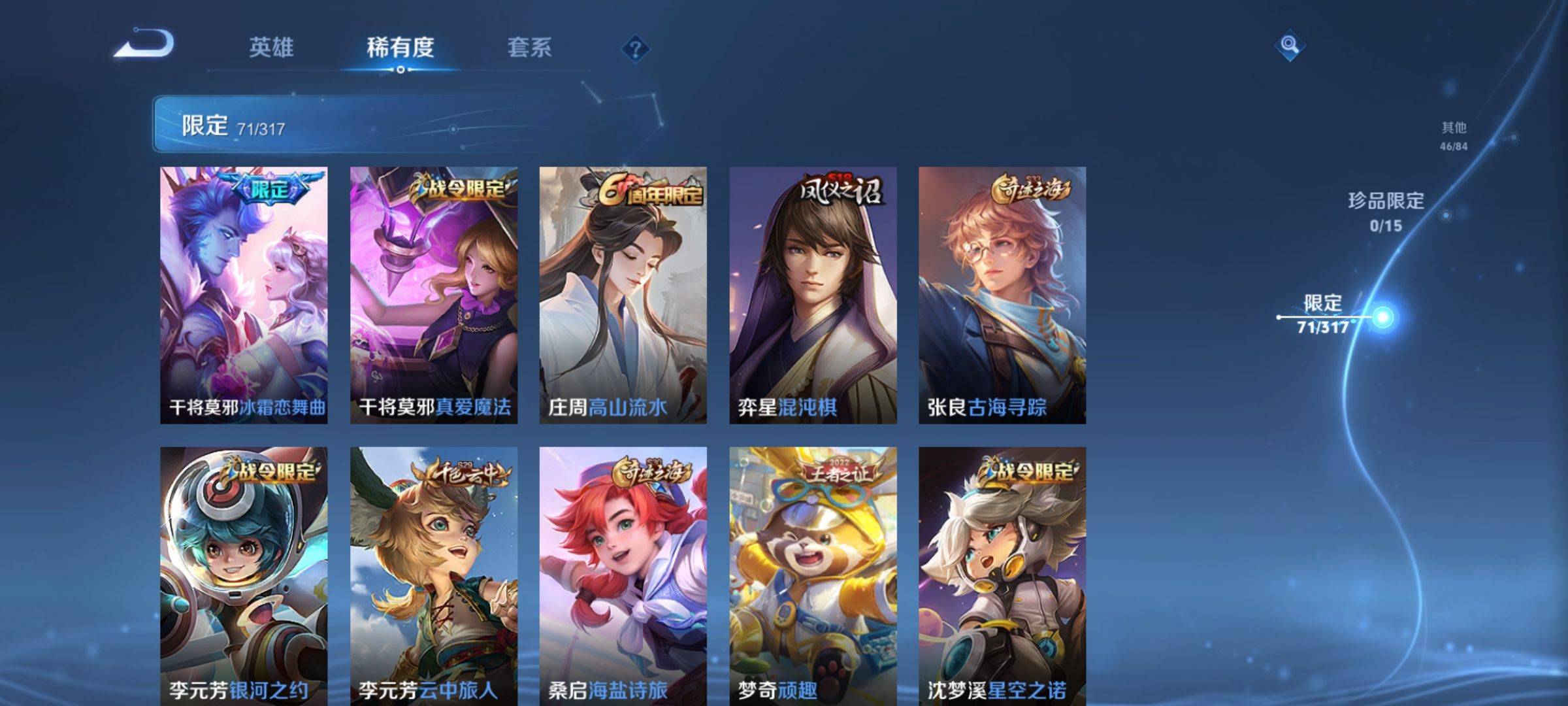The width and height of the screenshot is (1568, 706).
Task: Open the 庄周 高山流水 skin card
Action: (623, 295)
